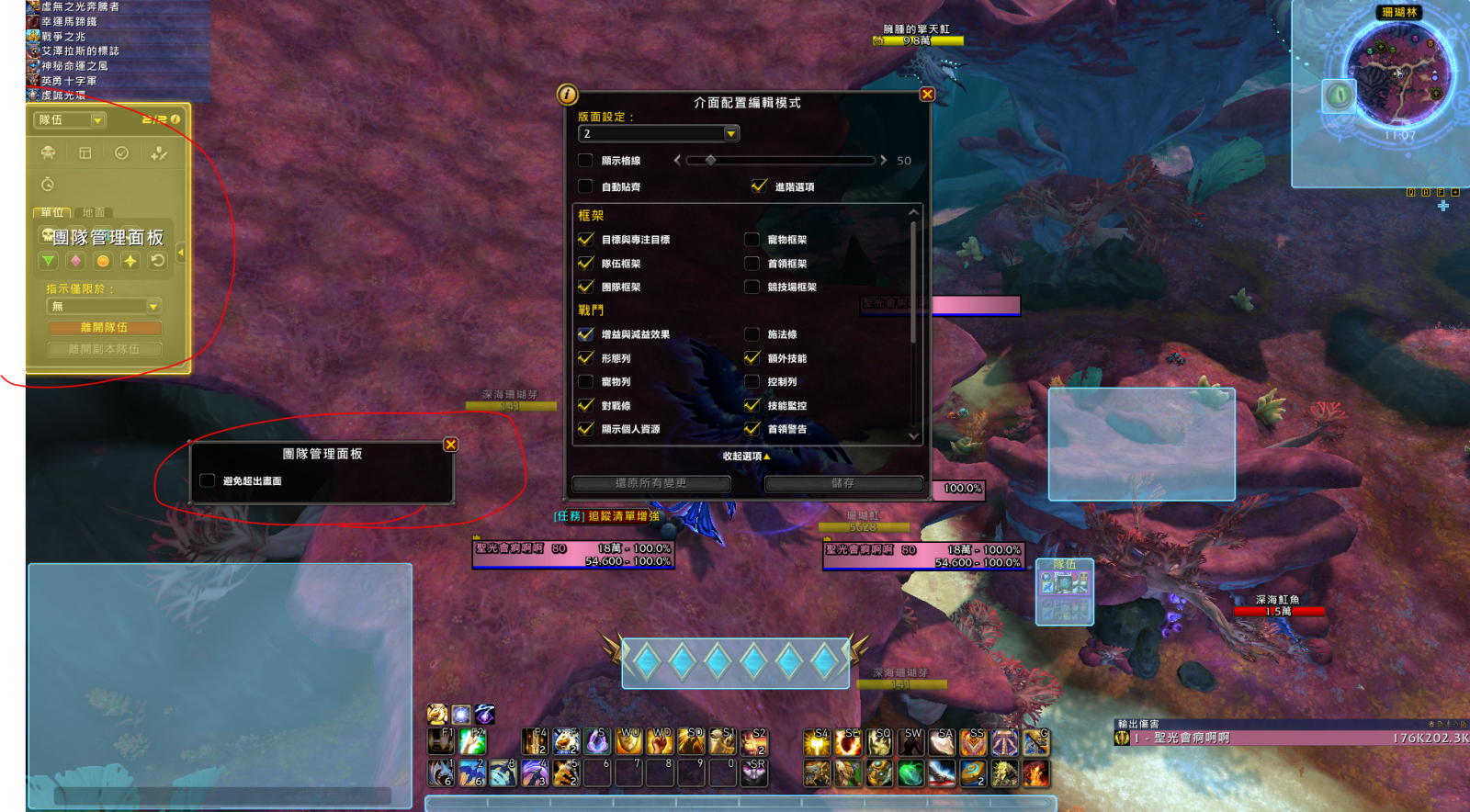The image size is (1470, 812).
Task: Collapse options via 收起選項
Action: 746,457
